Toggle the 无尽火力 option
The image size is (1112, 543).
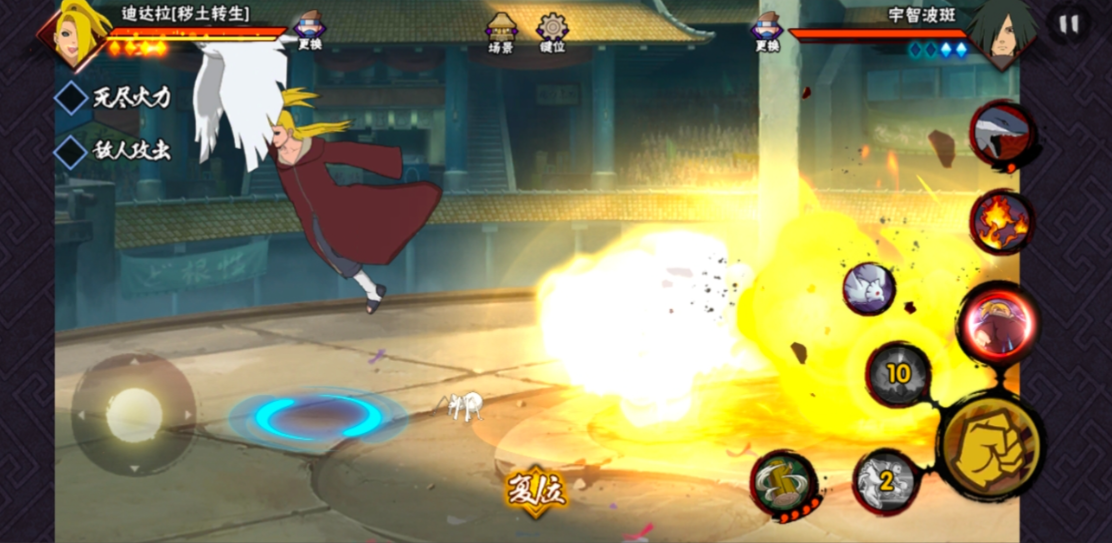pyautogui.click(x=72, y=97)
